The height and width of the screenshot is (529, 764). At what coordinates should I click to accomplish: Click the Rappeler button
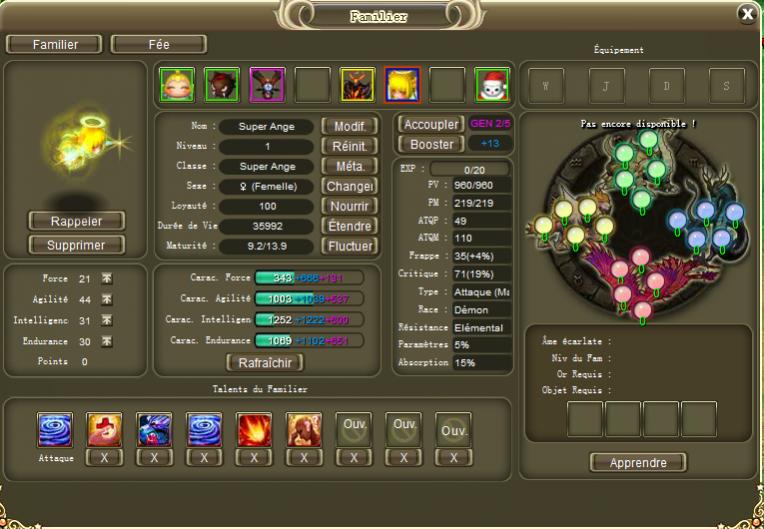coord(77,220)
